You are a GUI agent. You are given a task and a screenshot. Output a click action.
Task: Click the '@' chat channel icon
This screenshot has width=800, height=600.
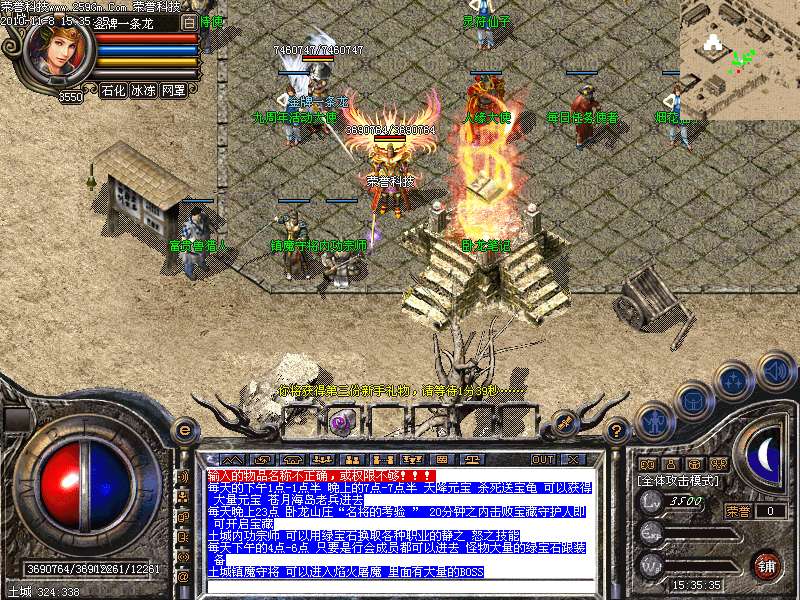pos(184,577)
